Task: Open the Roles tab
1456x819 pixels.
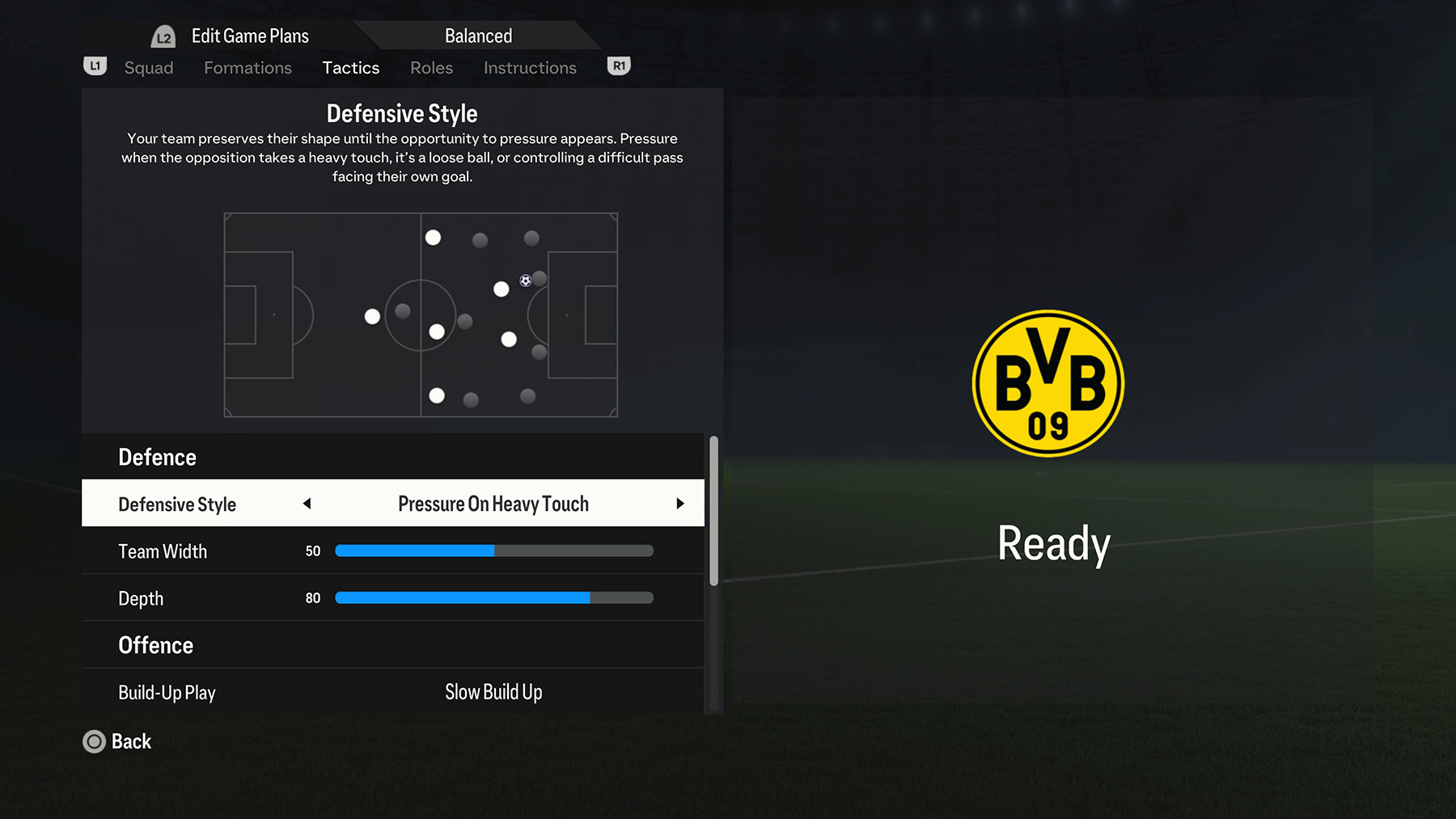Action: tap(431, 68)
